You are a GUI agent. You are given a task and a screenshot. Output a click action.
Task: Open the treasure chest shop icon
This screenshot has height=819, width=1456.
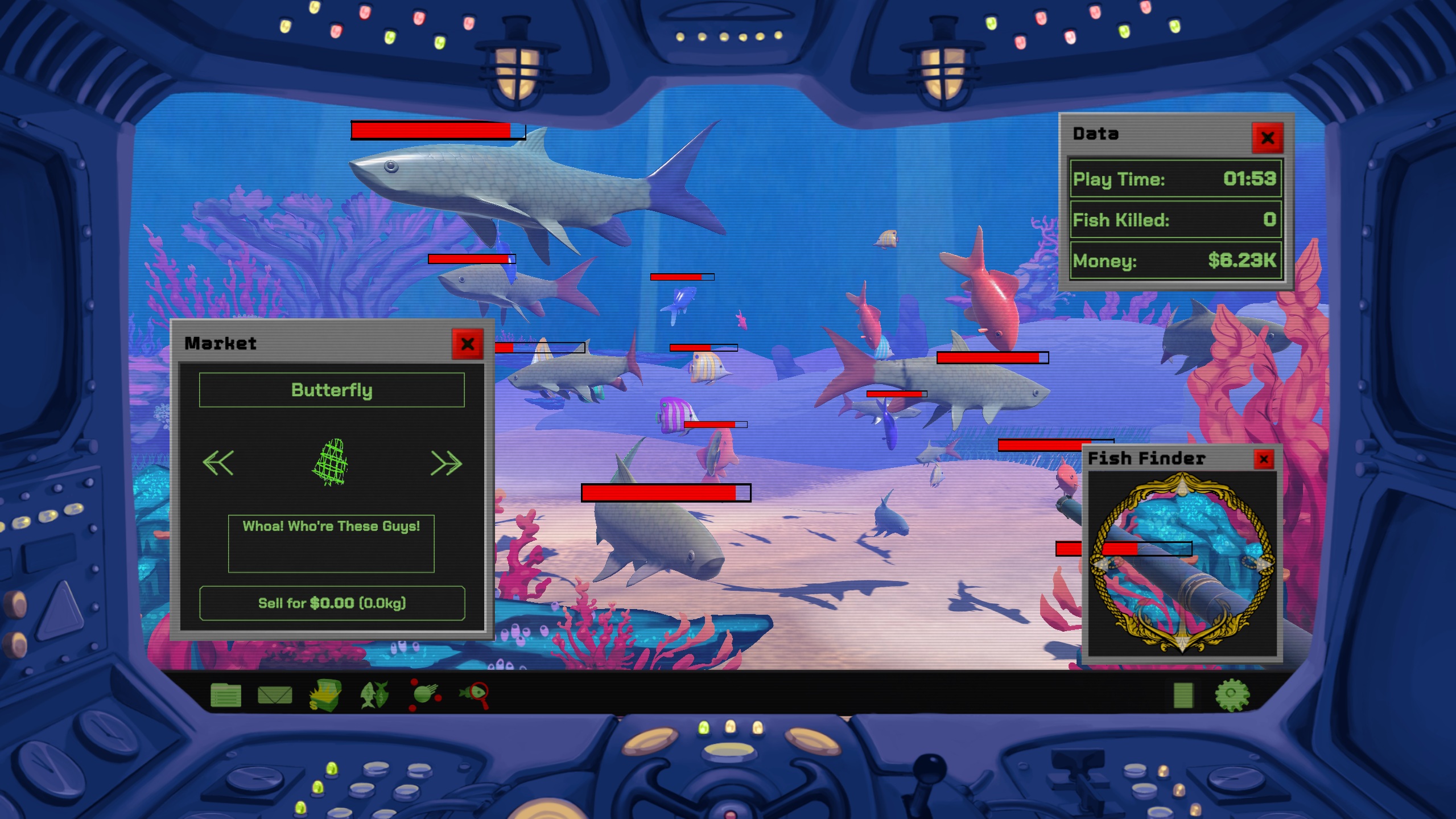click(x=325, y=695)
